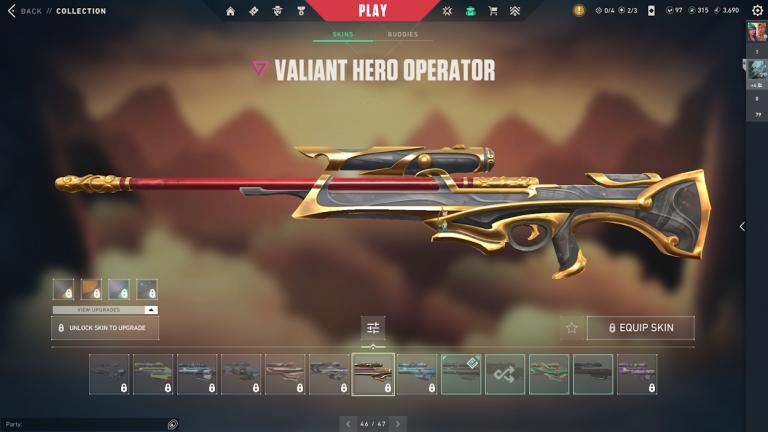Go to previous skin page arrow
768x432 pixels.
click(348, 424)
